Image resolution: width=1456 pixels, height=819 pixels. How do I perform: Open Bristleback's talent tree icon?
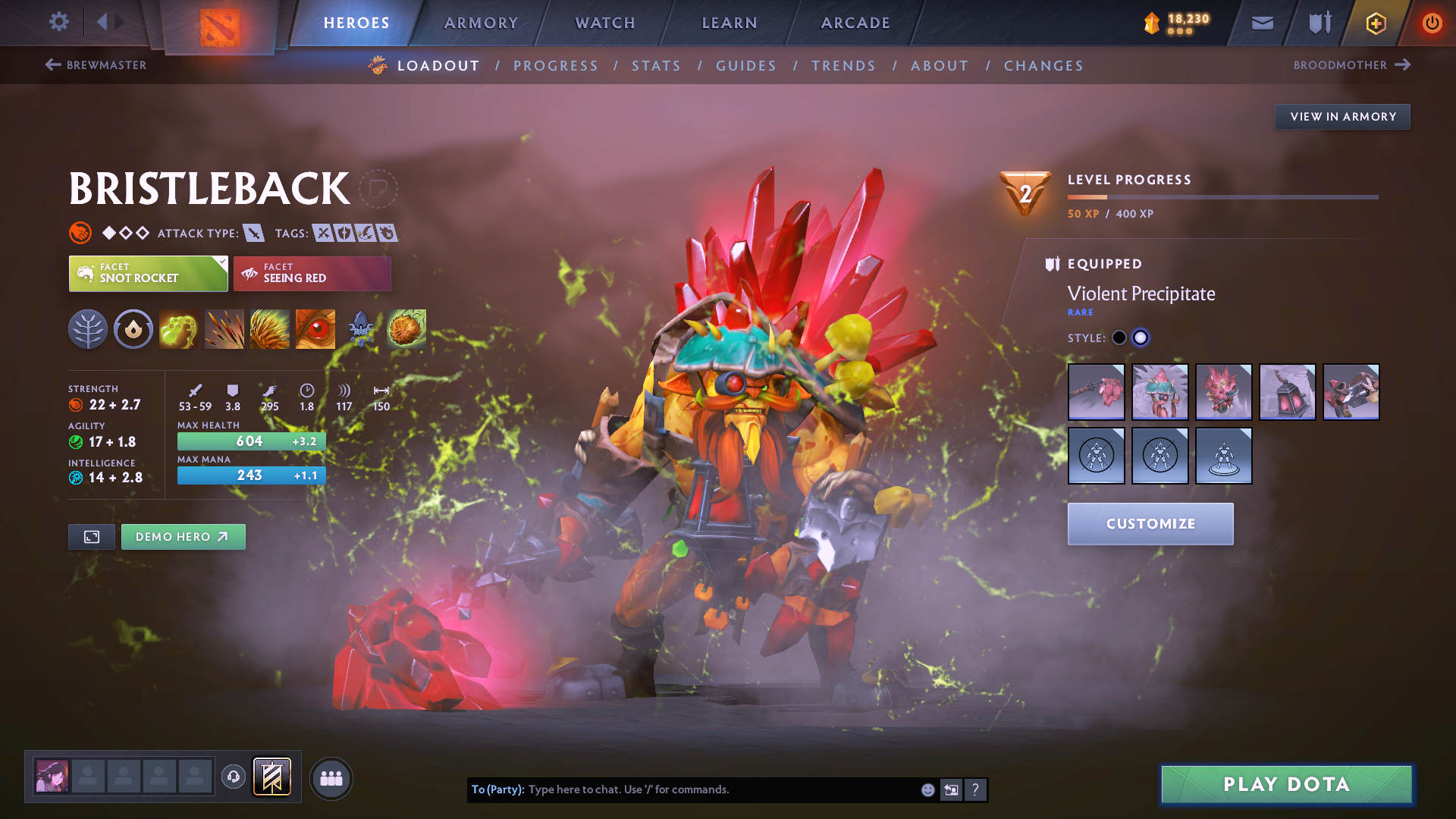coord(87,328)
